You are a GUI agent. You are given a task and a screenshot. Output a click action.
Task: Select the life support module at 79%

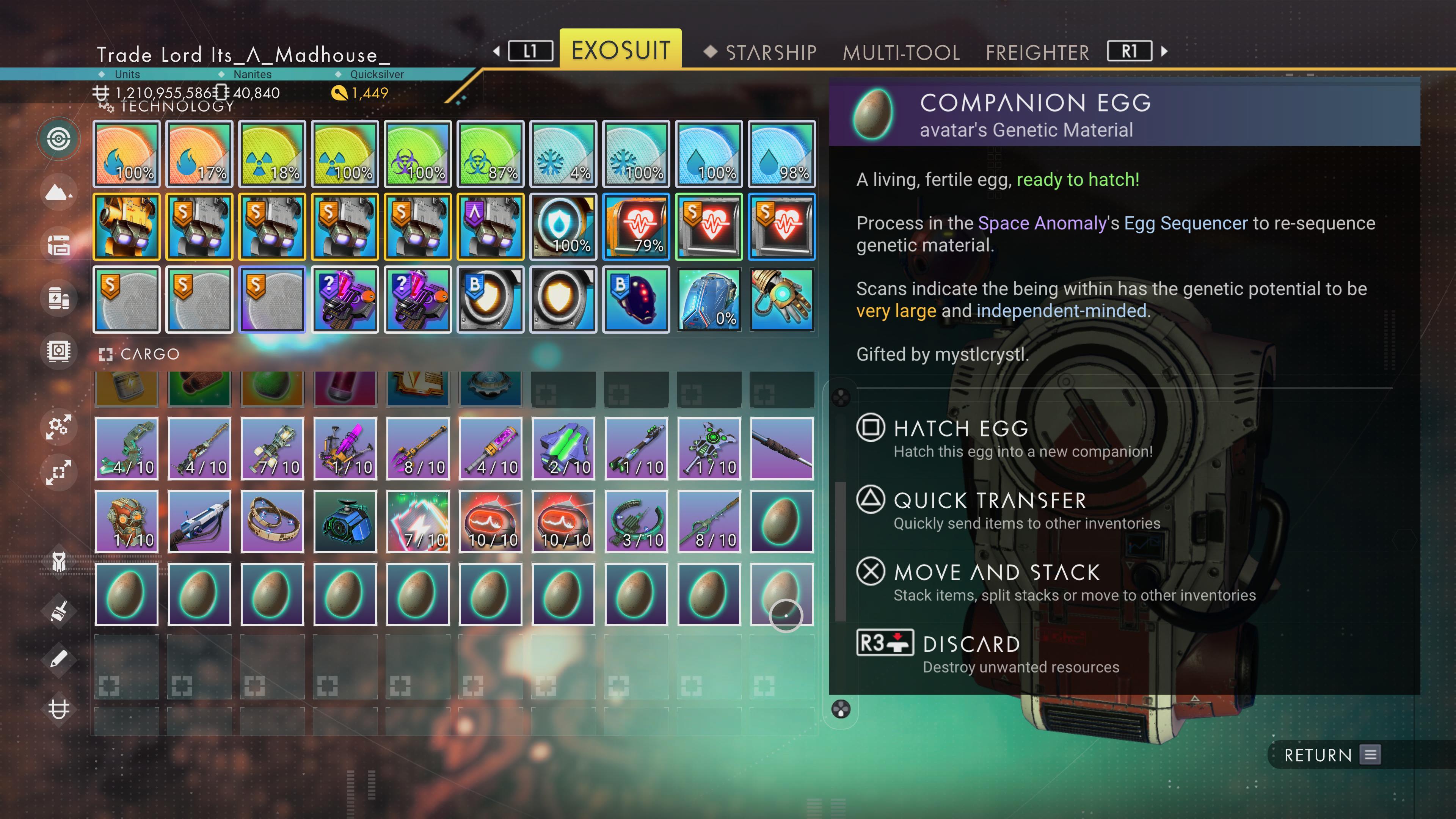tap(636, 227)
